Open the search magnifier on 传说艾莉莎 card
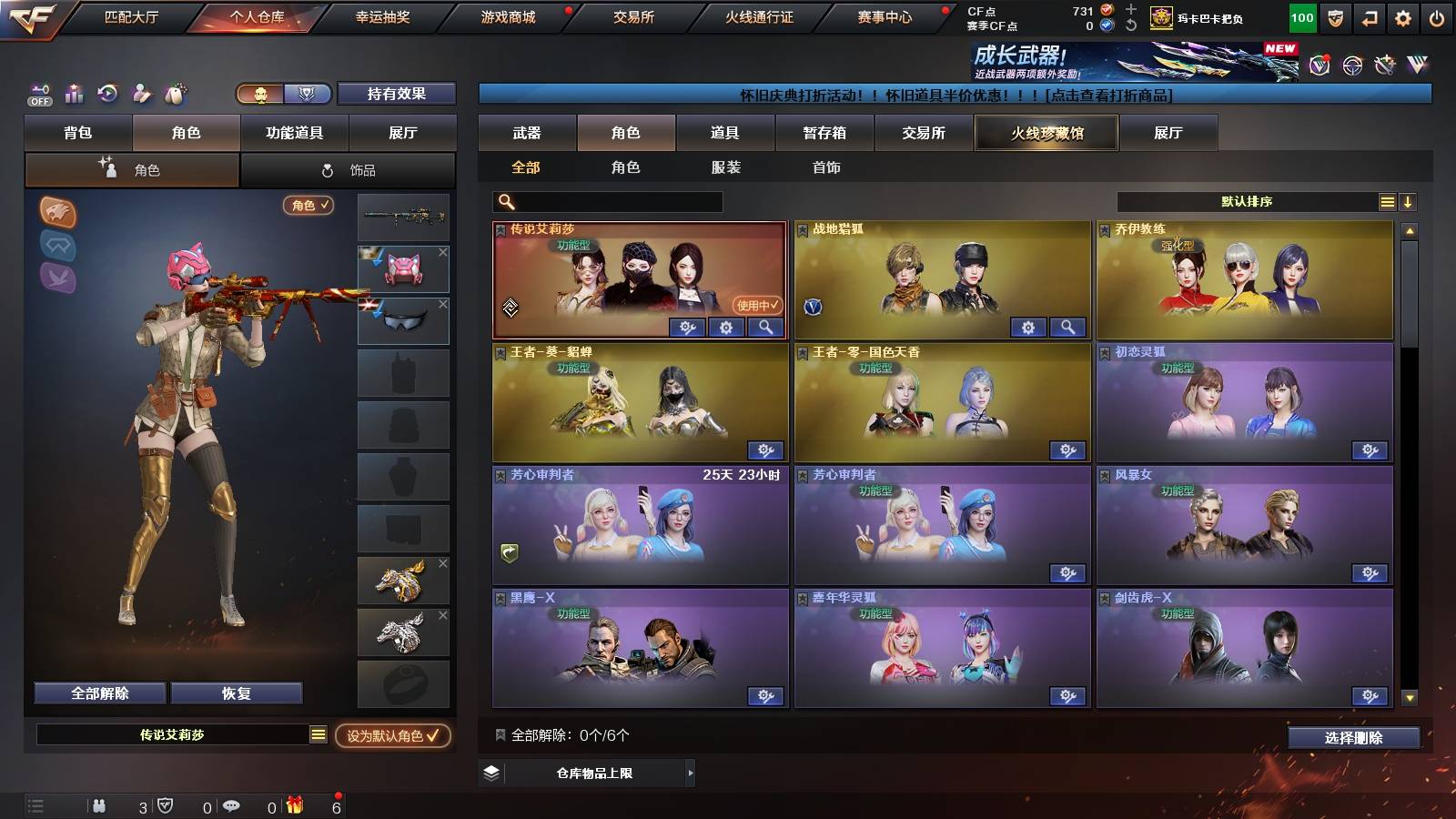 (767, 327)
